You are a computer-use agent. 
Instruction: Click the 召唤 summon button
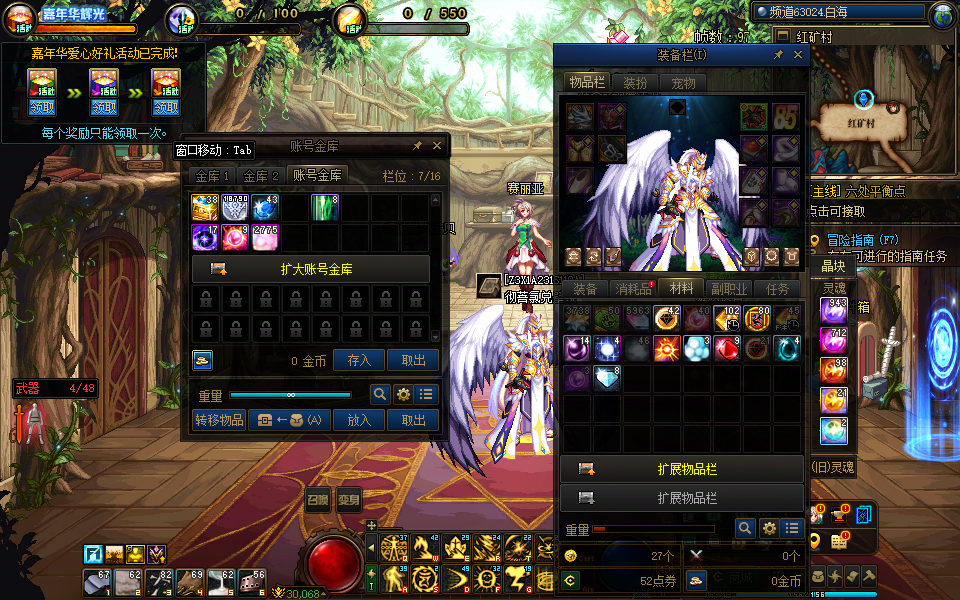coord(317,500)
